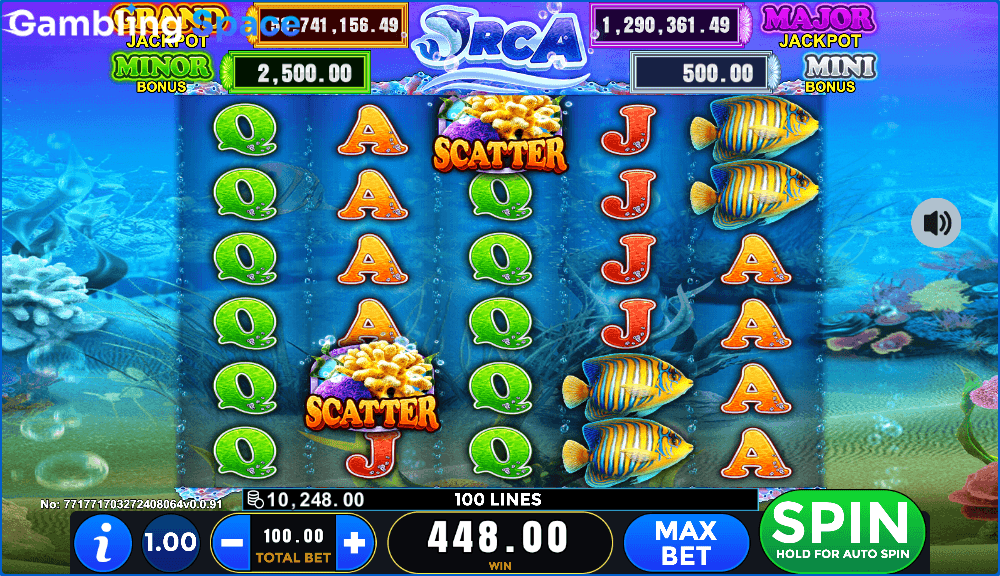Increase total bet with the plus button

pyautogui.click(x=355, y=543)
